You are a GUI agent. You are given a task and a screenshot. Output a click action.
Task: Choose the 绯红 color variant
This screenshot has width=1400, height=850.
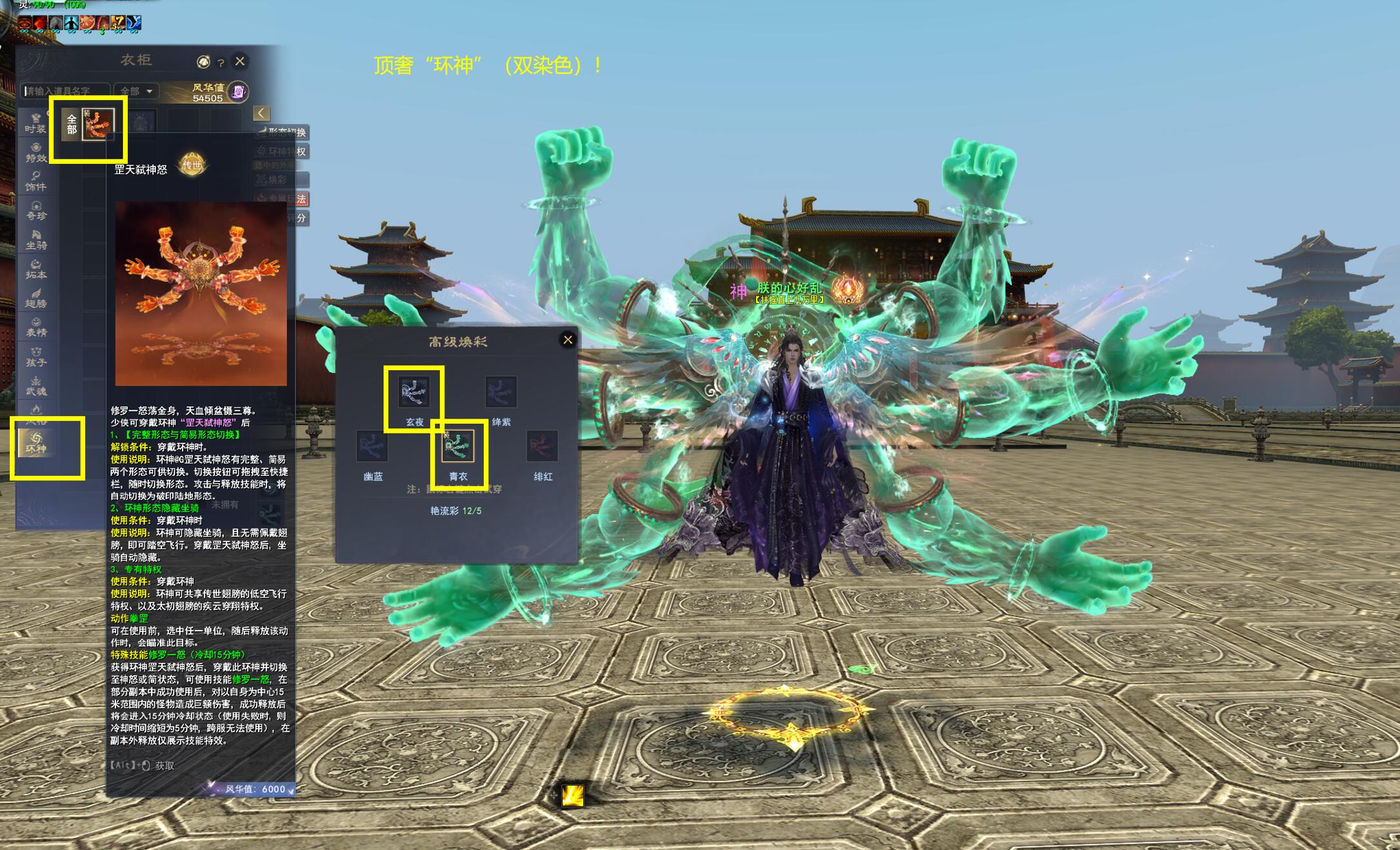click(x=542, y=446)
